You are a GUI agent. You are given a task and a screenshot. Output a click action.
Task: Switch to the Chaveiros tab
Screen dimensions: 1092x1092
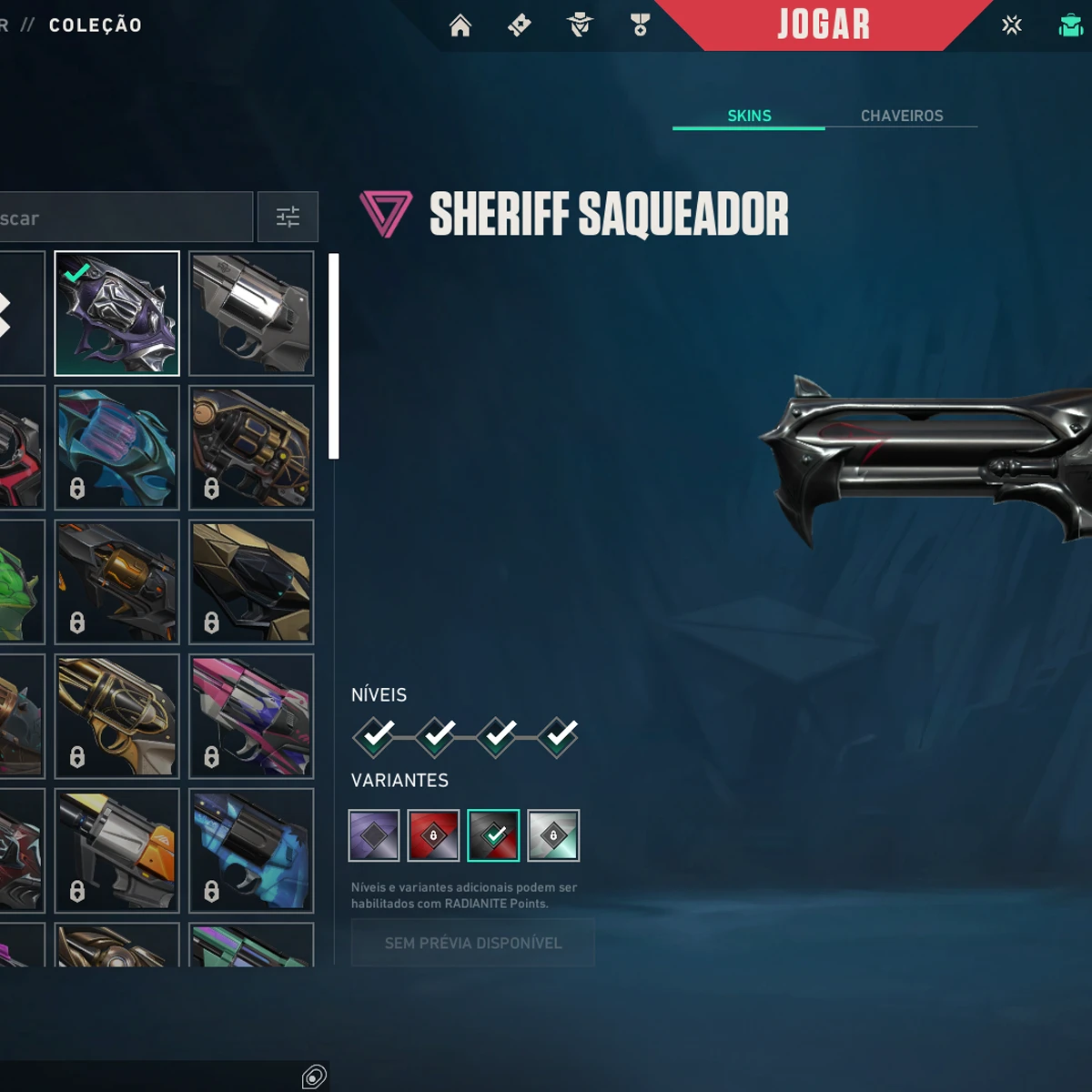(x=901, y=116)
